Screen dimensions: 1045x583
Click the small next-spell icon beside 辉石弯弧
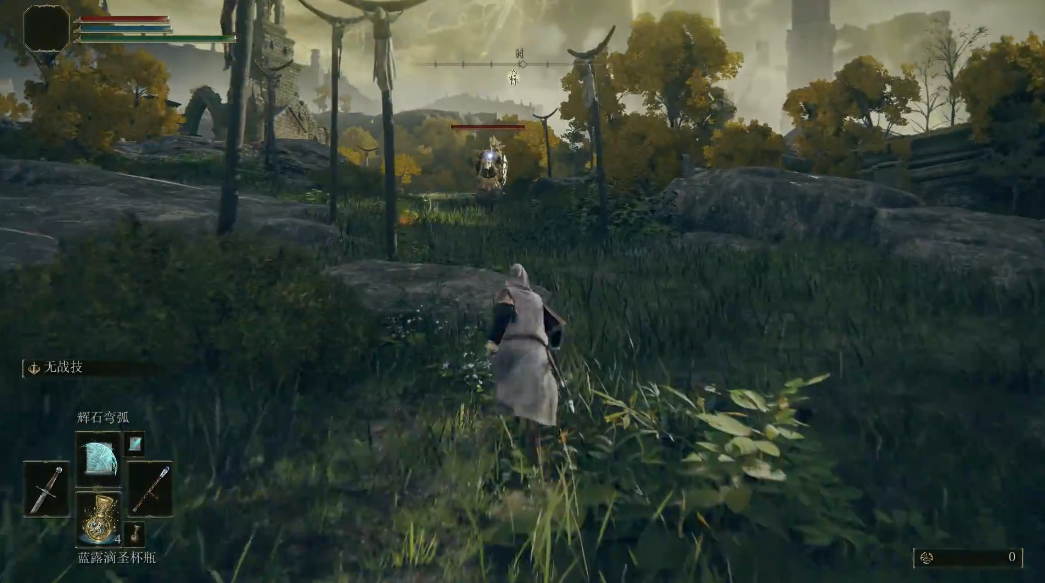[135, 443]
